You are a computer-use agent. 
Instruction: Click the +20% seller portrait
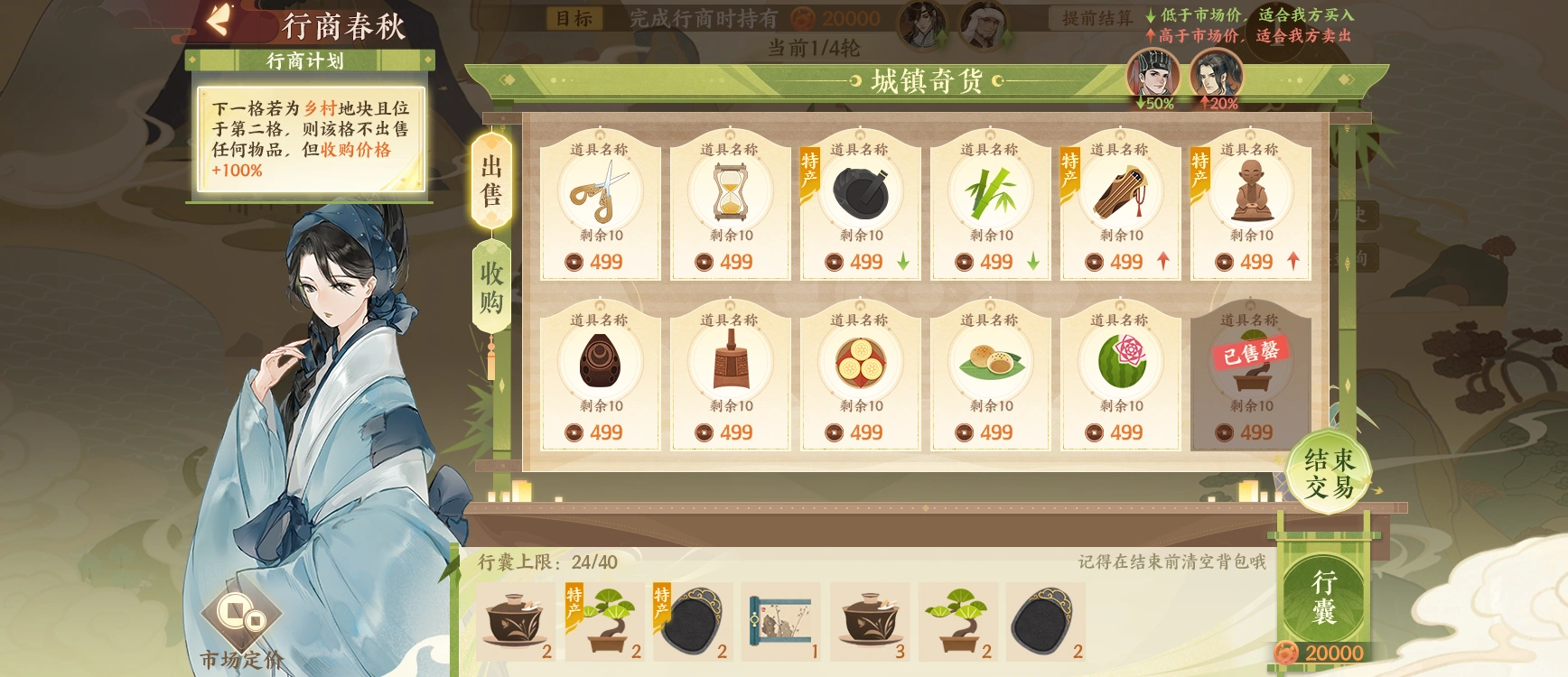coord(1216,76)
